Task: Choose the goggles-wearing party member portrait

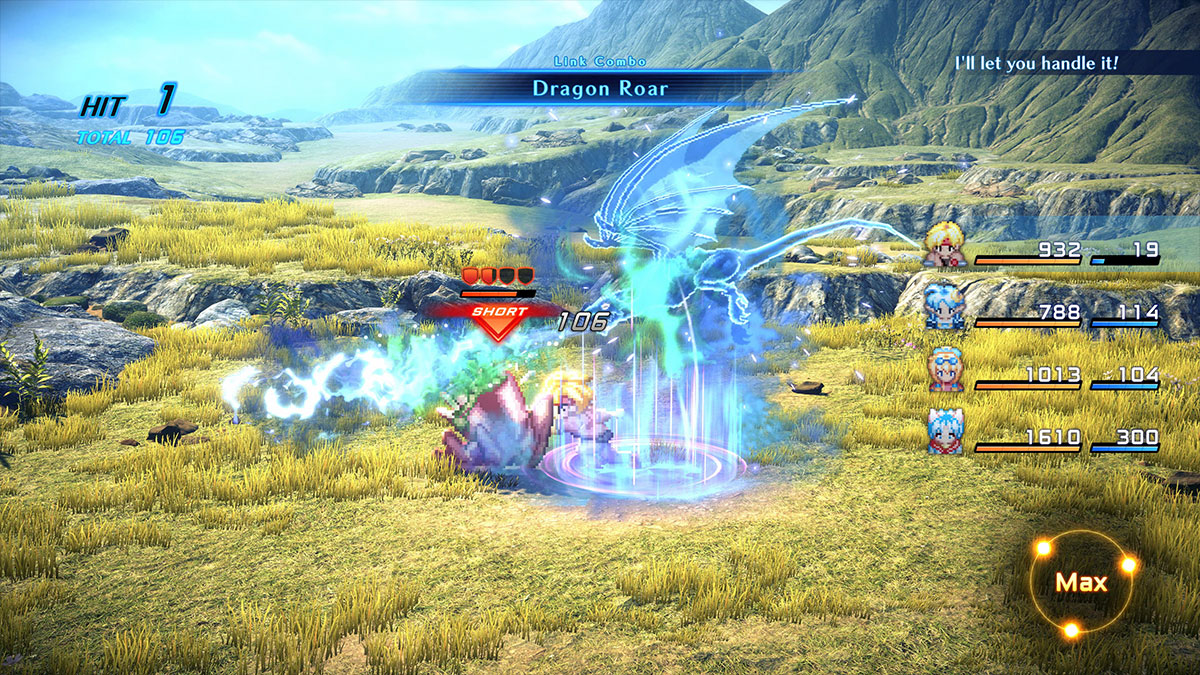Action: click(x=945, y=369)
